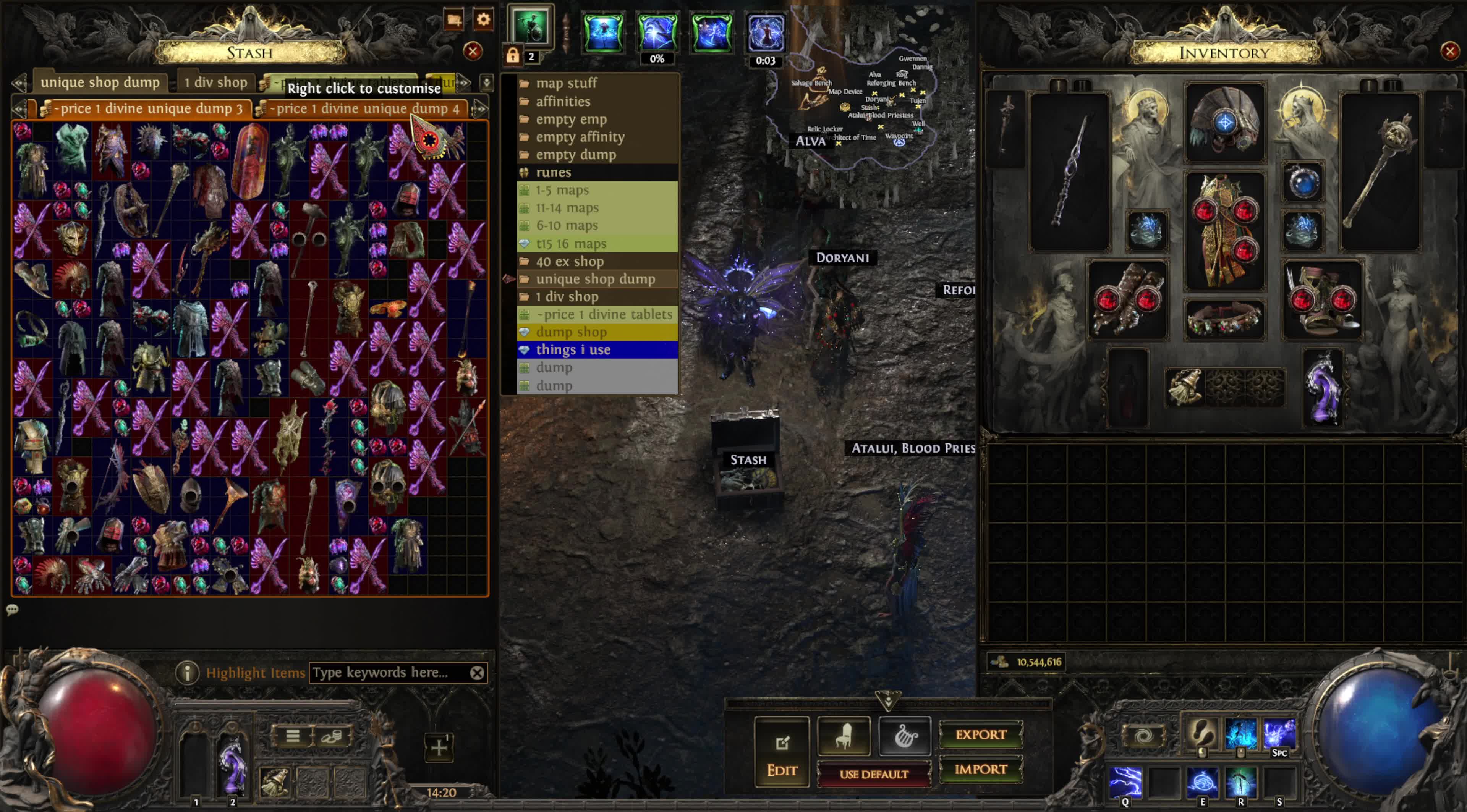Open the hideout Edit mode
This screenshot has height=812, width=1467.
tap(781, 752)
